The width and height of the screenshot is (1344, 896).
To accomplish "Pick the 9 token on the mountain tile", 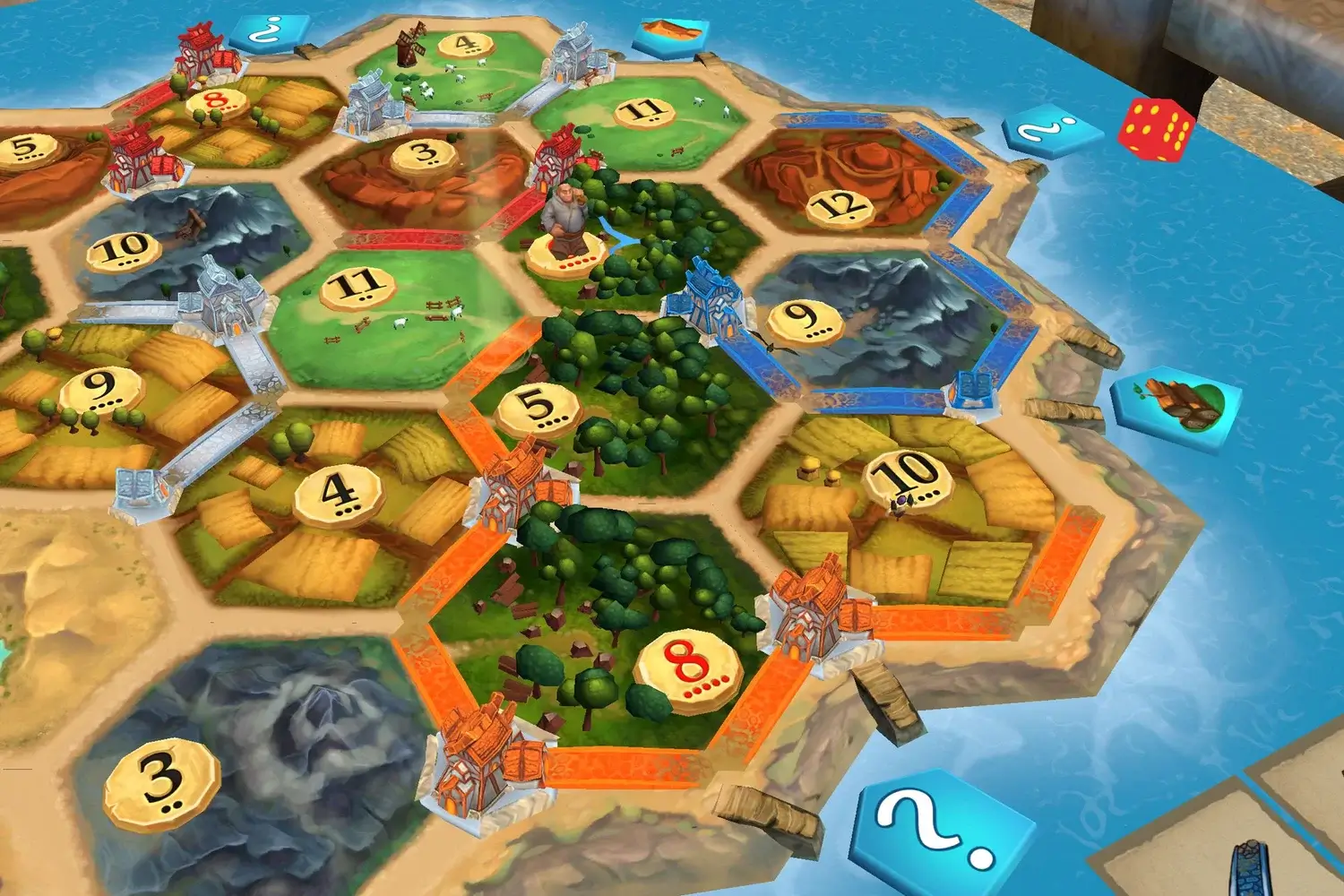I will point(804,319).
